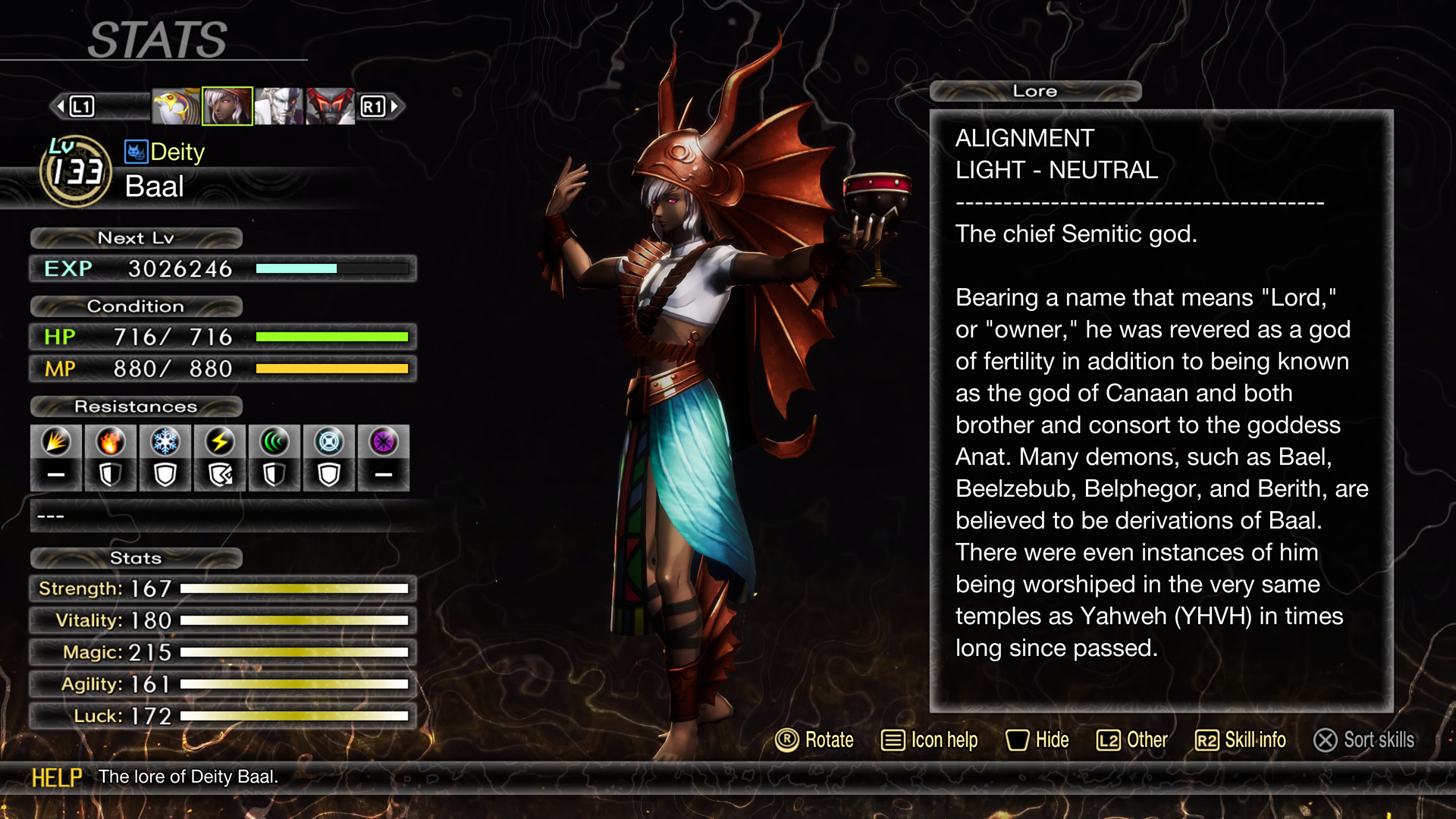The image size is (1456, 819).
Task: Hide the stats interface
Action: [1037, 740]
